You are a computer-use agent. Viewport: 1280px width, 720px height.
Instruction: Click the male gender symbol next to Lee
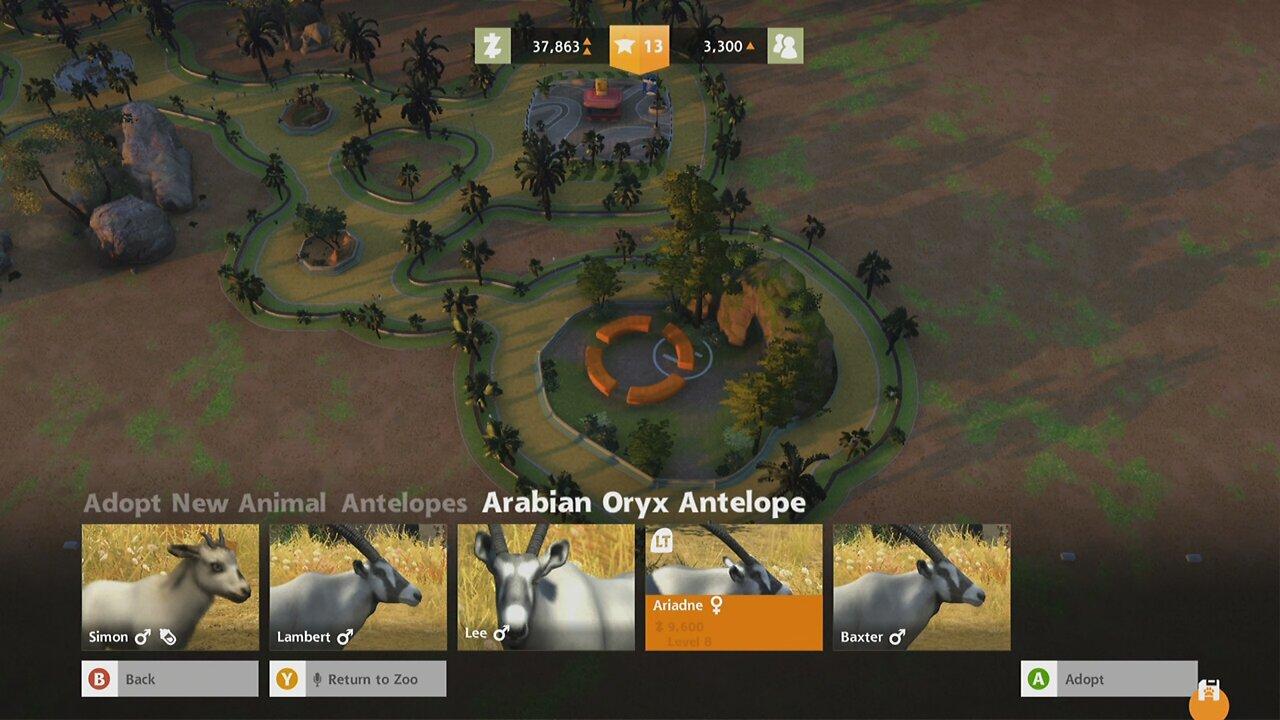(500, 632)
